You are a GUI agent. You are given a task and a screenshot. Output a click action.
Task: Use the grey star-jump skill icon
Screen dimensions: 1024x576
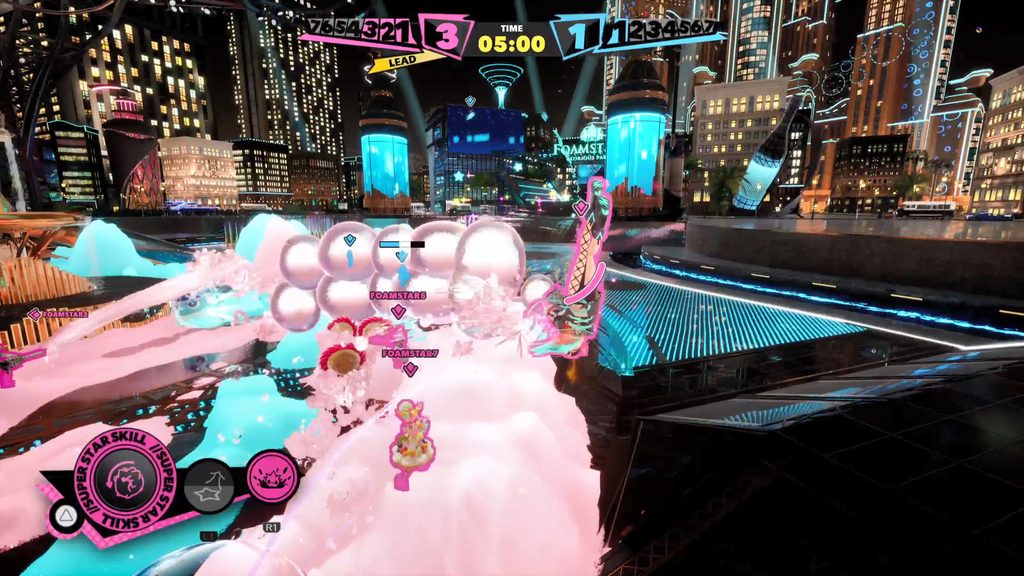(209, 488)
